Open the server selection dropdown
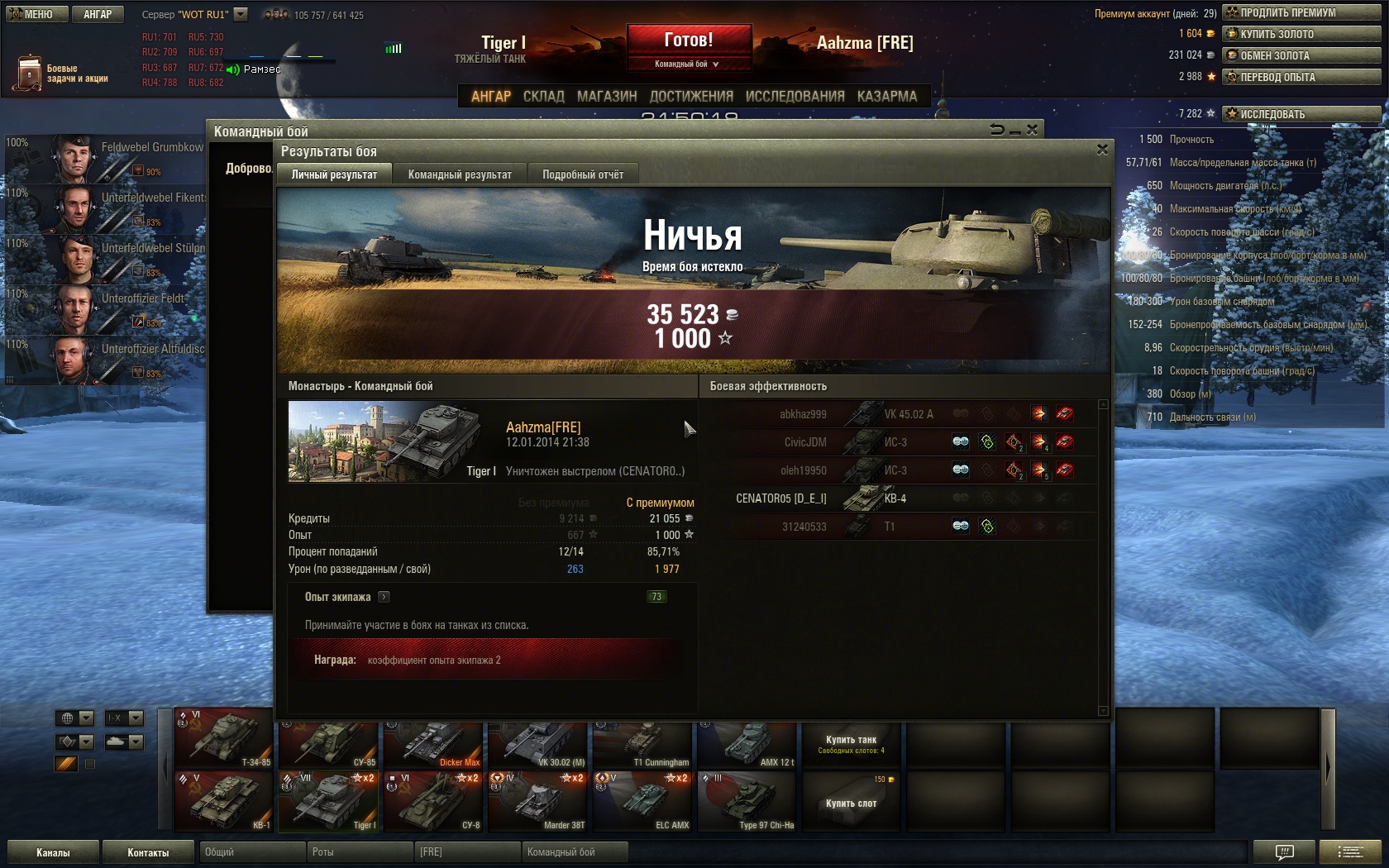Image resolution: width=1389 pixels, height=868 pixels. point(241,14)
